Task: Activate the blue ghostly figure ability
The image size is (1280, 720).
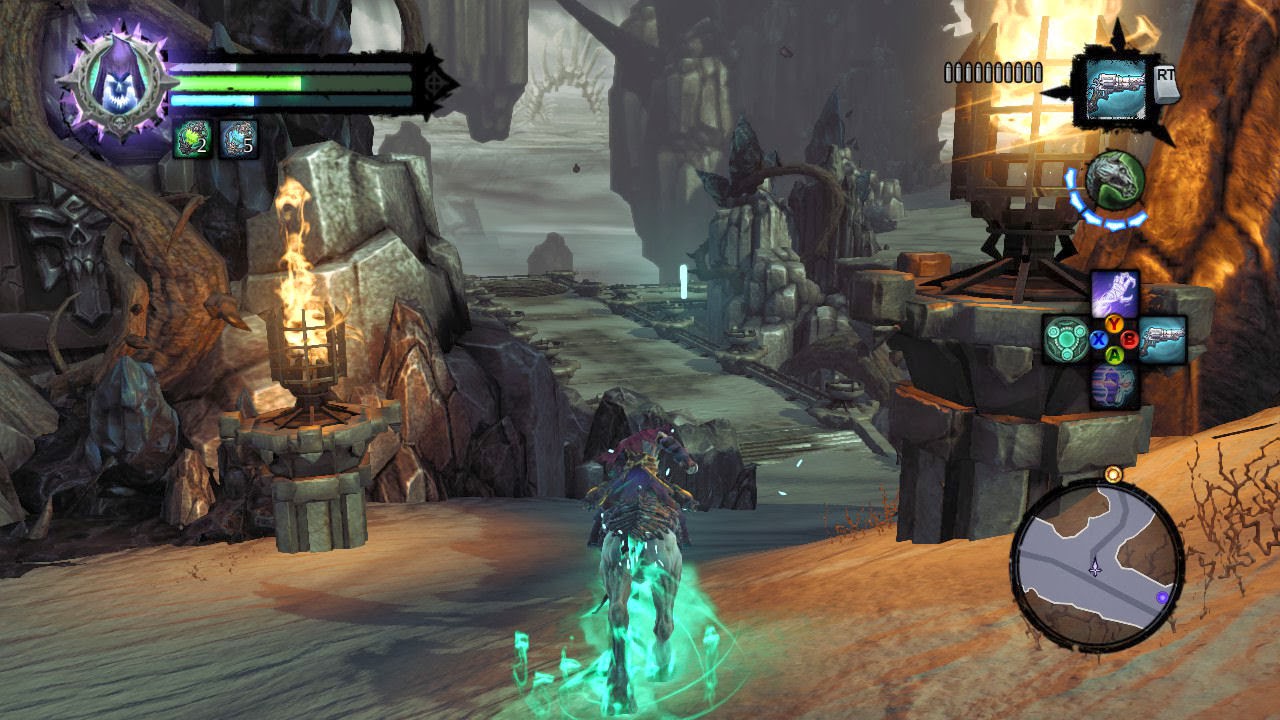Action: click(1113, 386)
